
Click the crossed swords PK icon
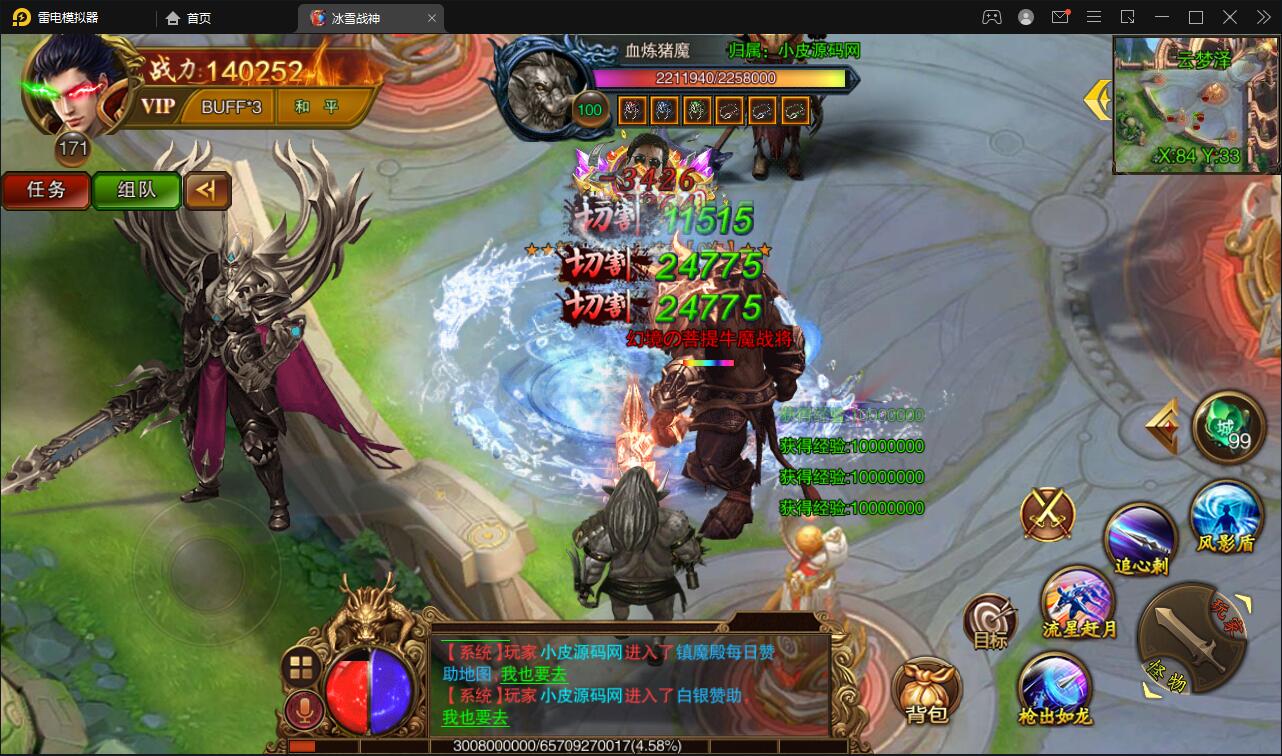pos(1046,515)
